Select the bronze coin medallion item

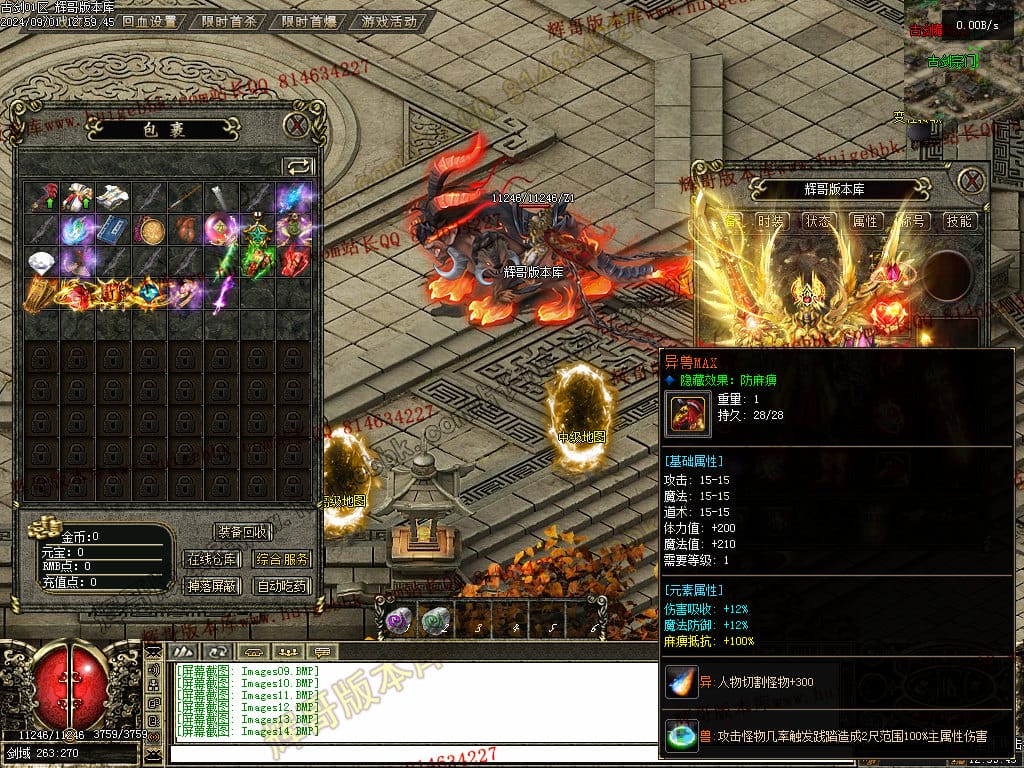(150, 229)
